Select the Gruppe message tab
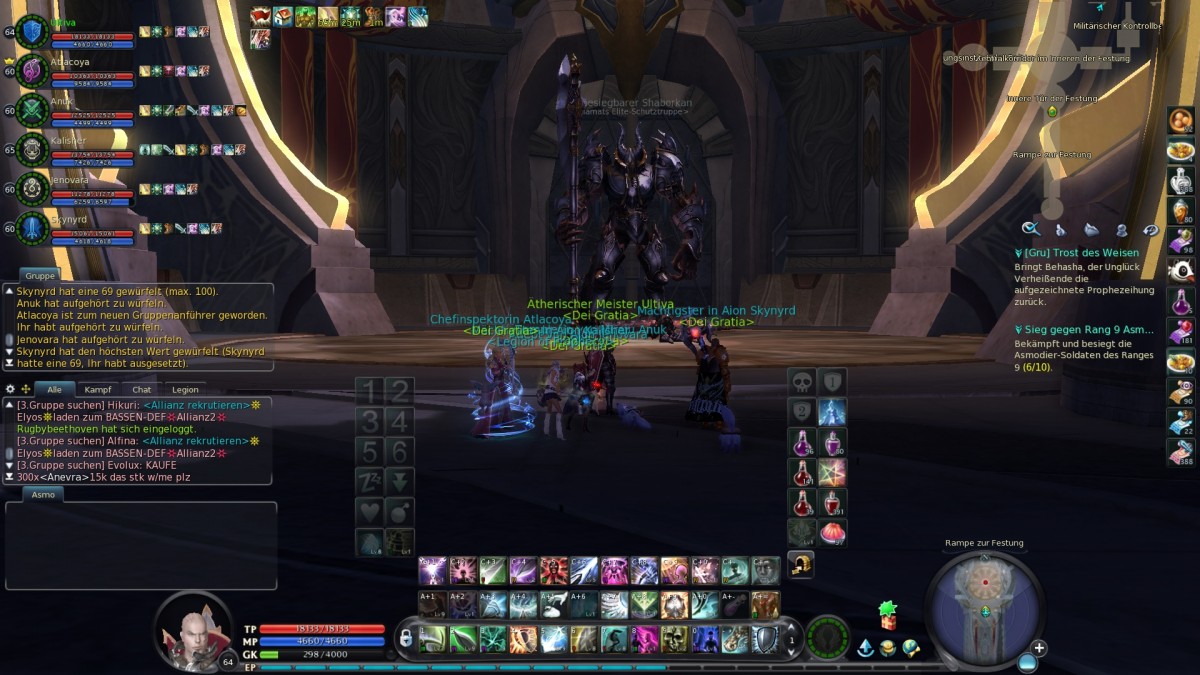This screenshot has width=1200, height=675. (39, 275)
